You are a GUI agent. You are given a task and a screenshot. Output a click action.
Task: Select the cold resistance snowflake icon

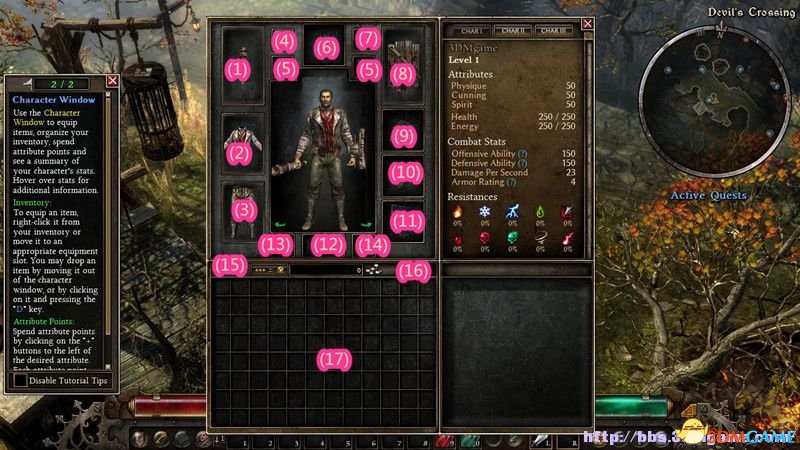pos(485,213)
